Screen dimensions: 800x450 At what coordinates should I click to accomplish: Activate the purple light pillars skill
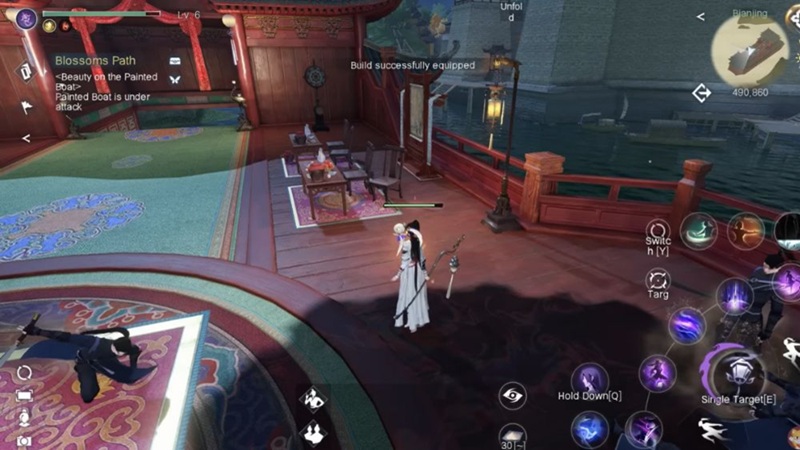point(734,296)
